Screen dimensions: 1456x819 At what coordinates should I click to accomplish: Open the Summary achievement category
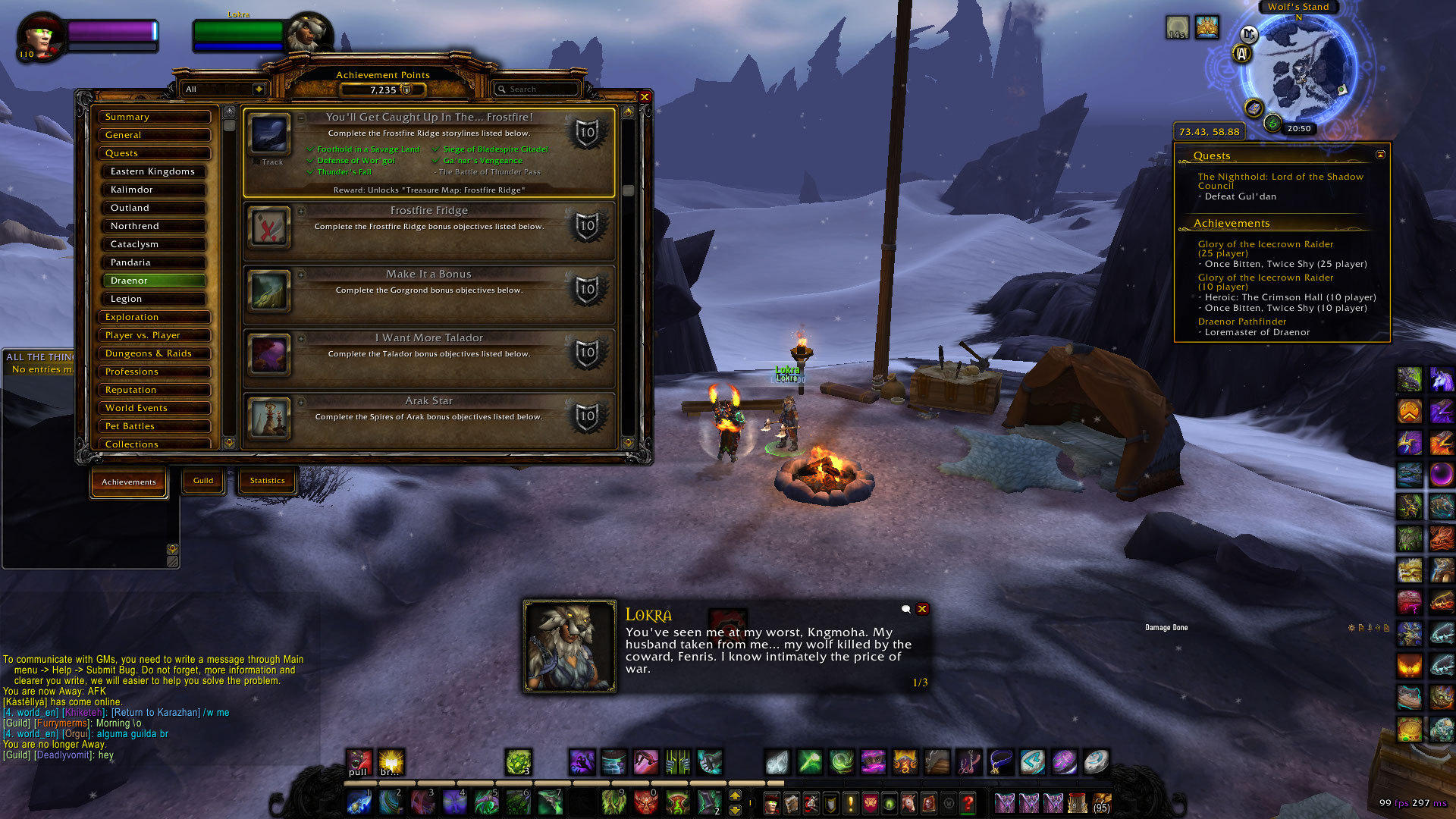click(x=155, y=117)
